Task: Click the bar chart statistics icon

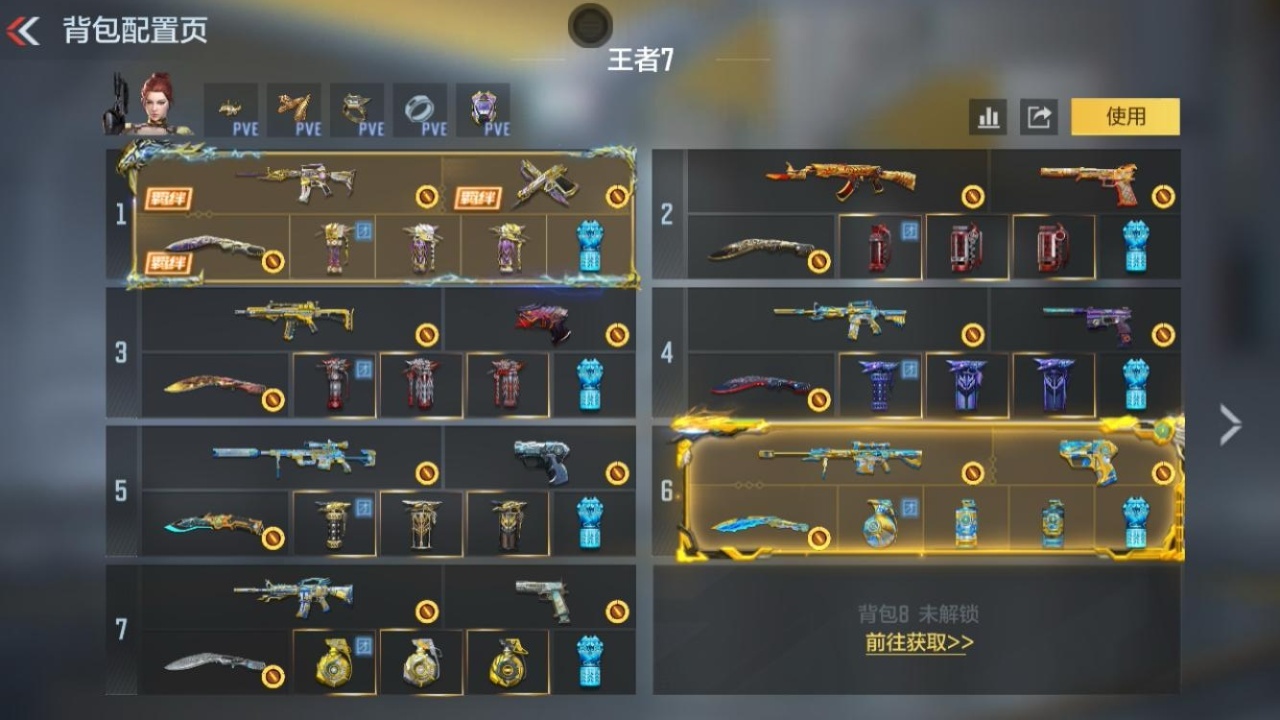Action: click(x=988, y=117)
